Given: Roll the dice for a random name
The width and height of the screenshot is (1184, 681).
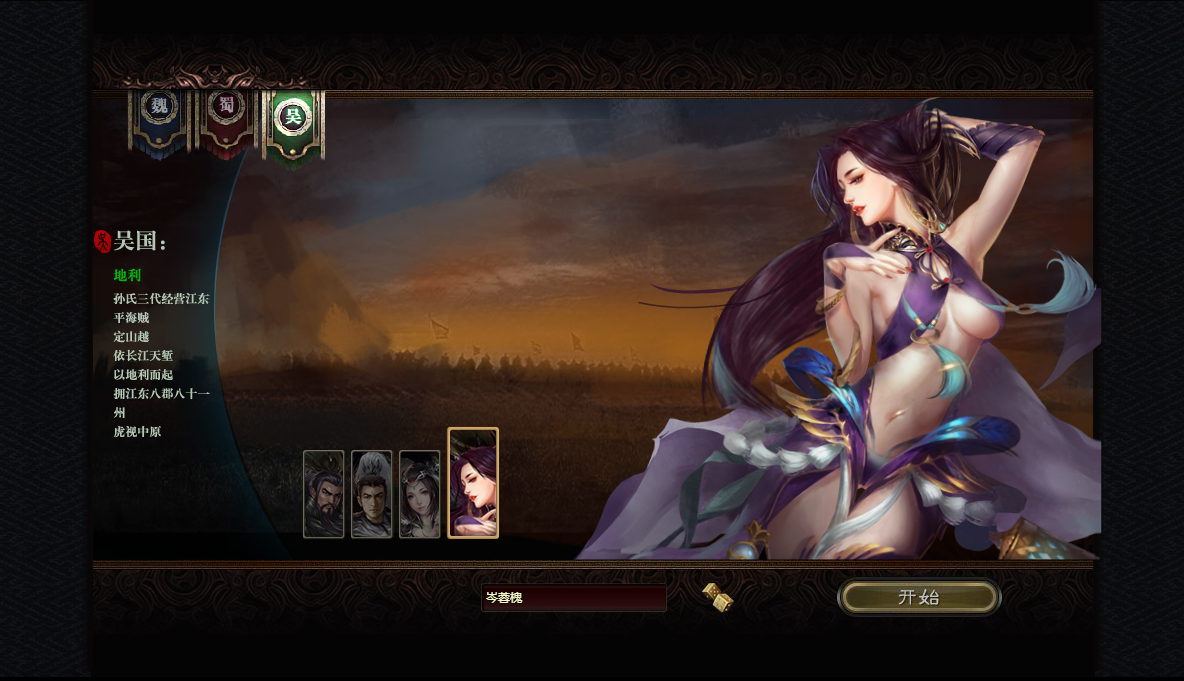Looking at the screenshot, I should [718, 597].
